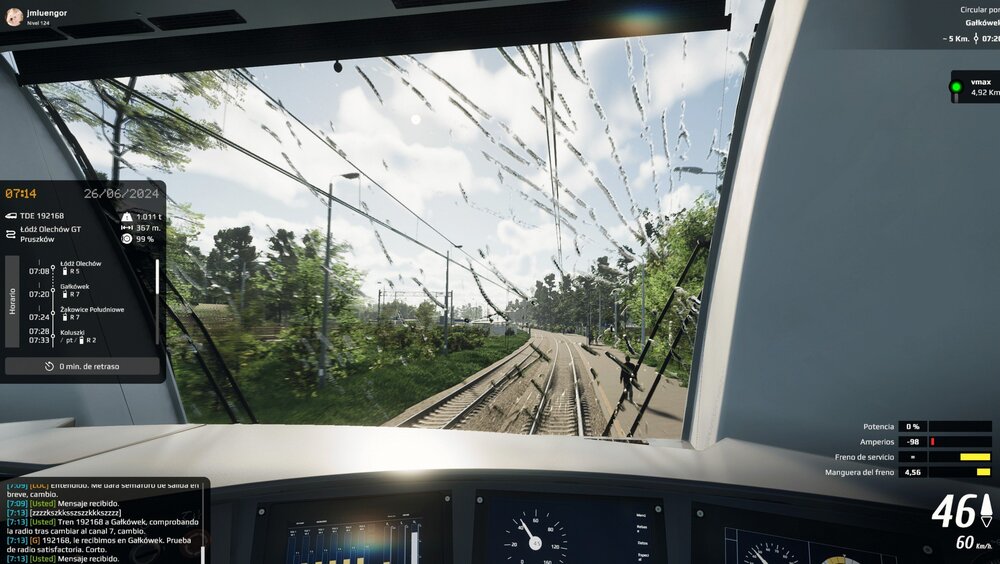Choose the Żakowice Południowe timetable row
The height and width of the screenshot is (564, 1000).
coord(92,313)
